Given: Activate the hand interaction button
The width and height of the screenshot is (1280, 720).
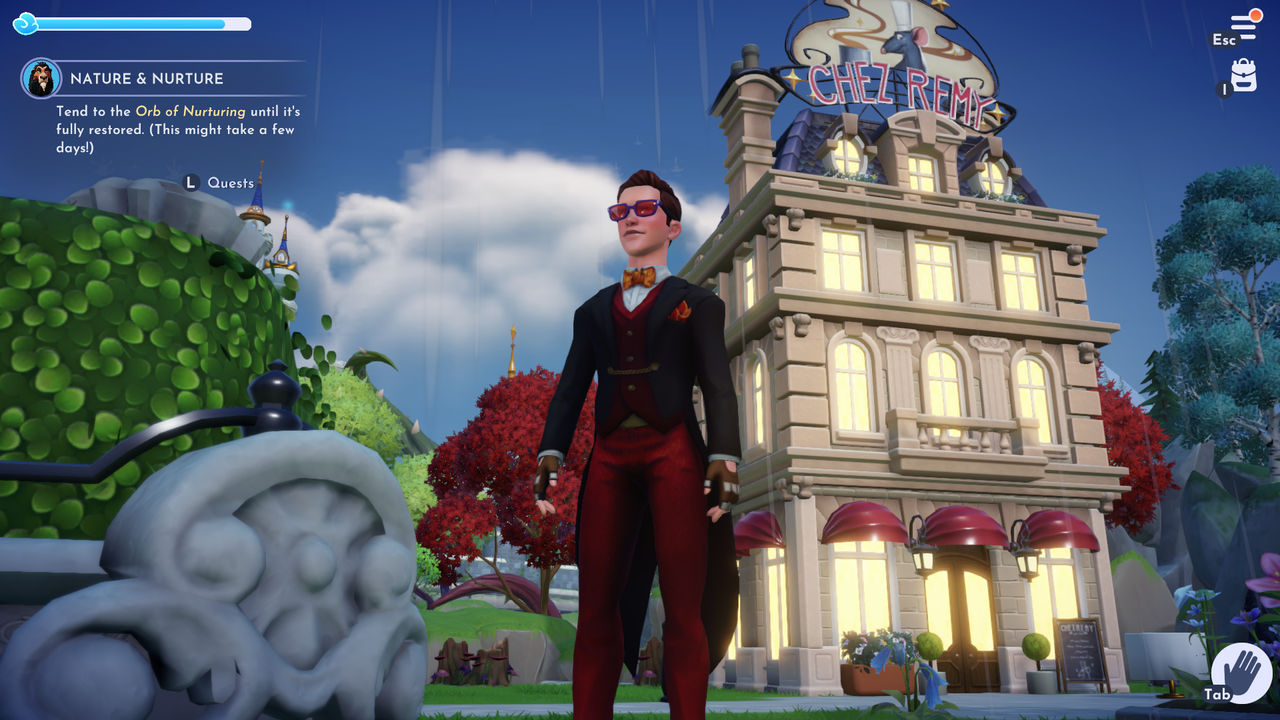Looking at the screenshot, I should (1240, 671).
